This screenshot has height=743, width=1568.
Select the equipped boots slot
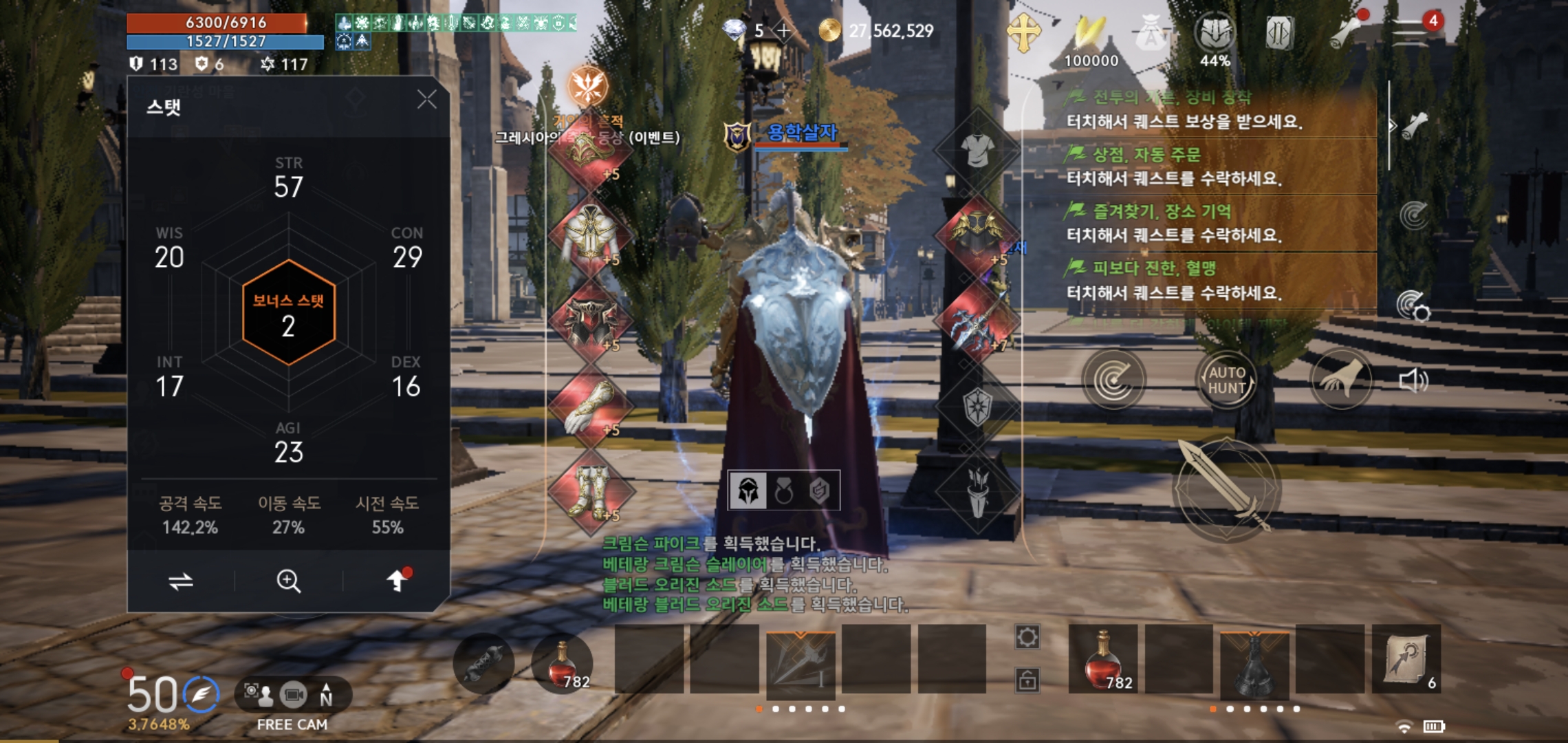point(590,492)
